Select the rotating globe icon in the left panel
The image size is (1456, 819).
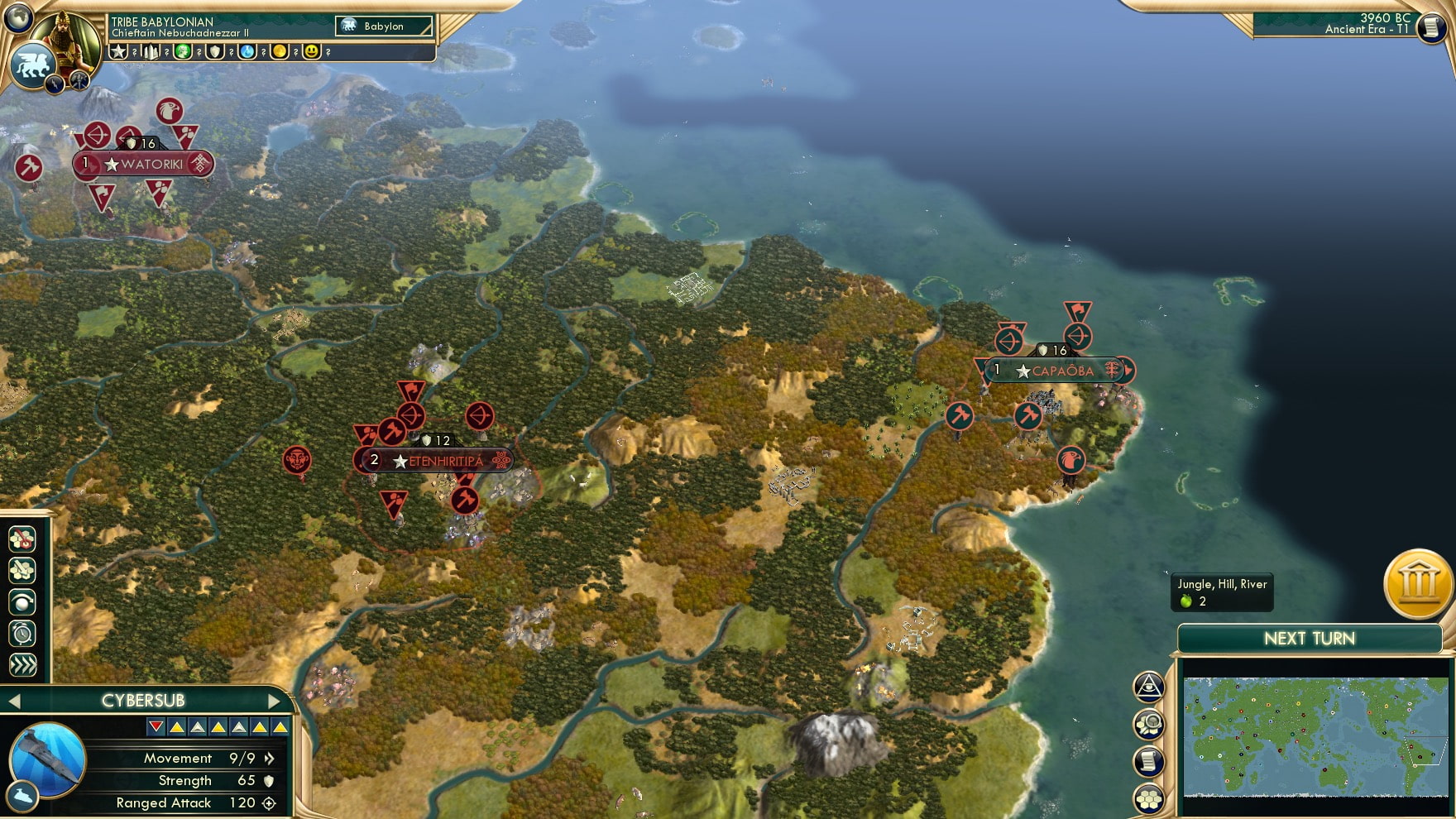point(23,601)
